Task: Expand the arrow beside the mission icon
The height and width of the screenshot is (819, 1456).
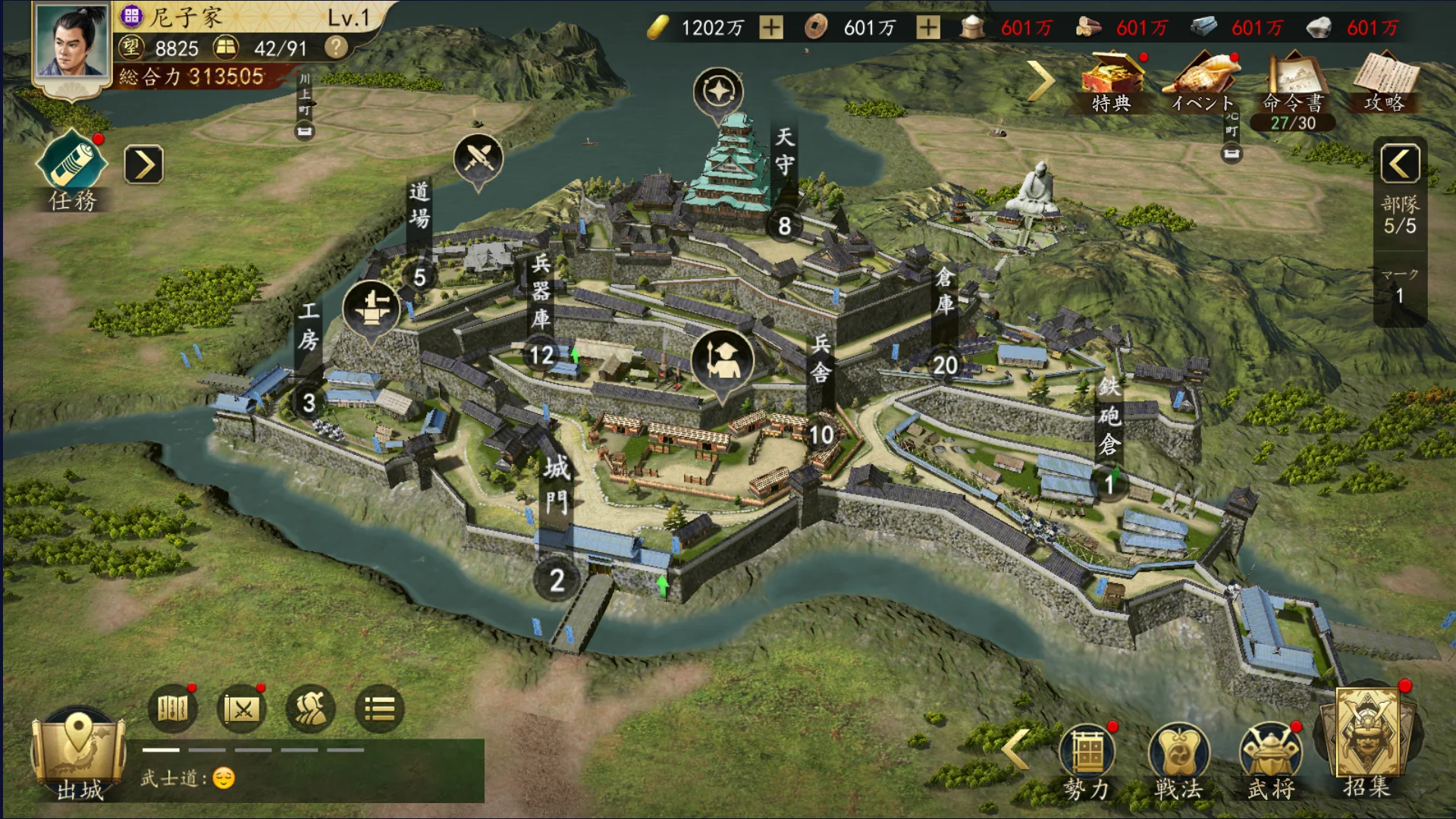Action: [x=143, y=165]
